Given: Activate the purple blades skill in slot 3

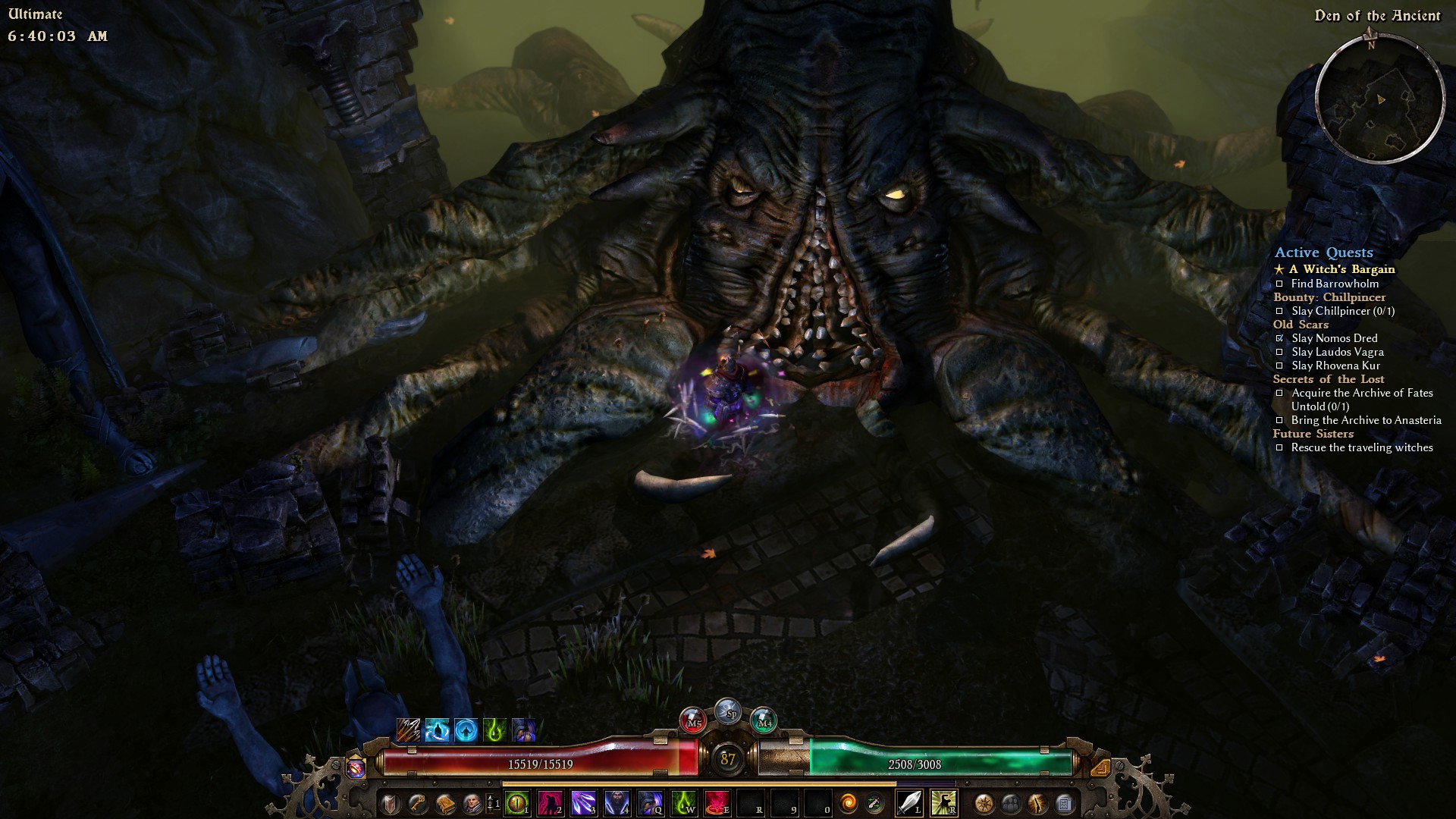Looking at the screenshot, I should coord(583,803).
